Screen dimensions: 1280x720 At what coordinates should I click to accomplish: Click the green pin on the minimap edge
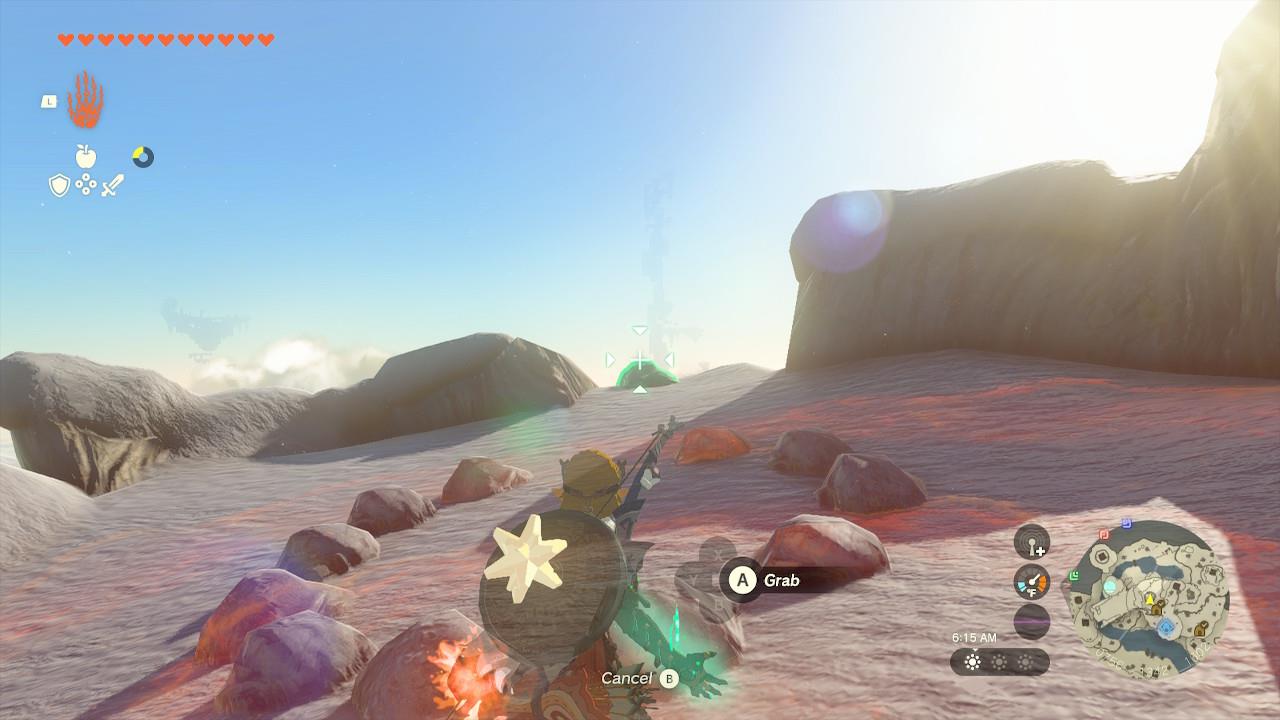click(1073, 575)
